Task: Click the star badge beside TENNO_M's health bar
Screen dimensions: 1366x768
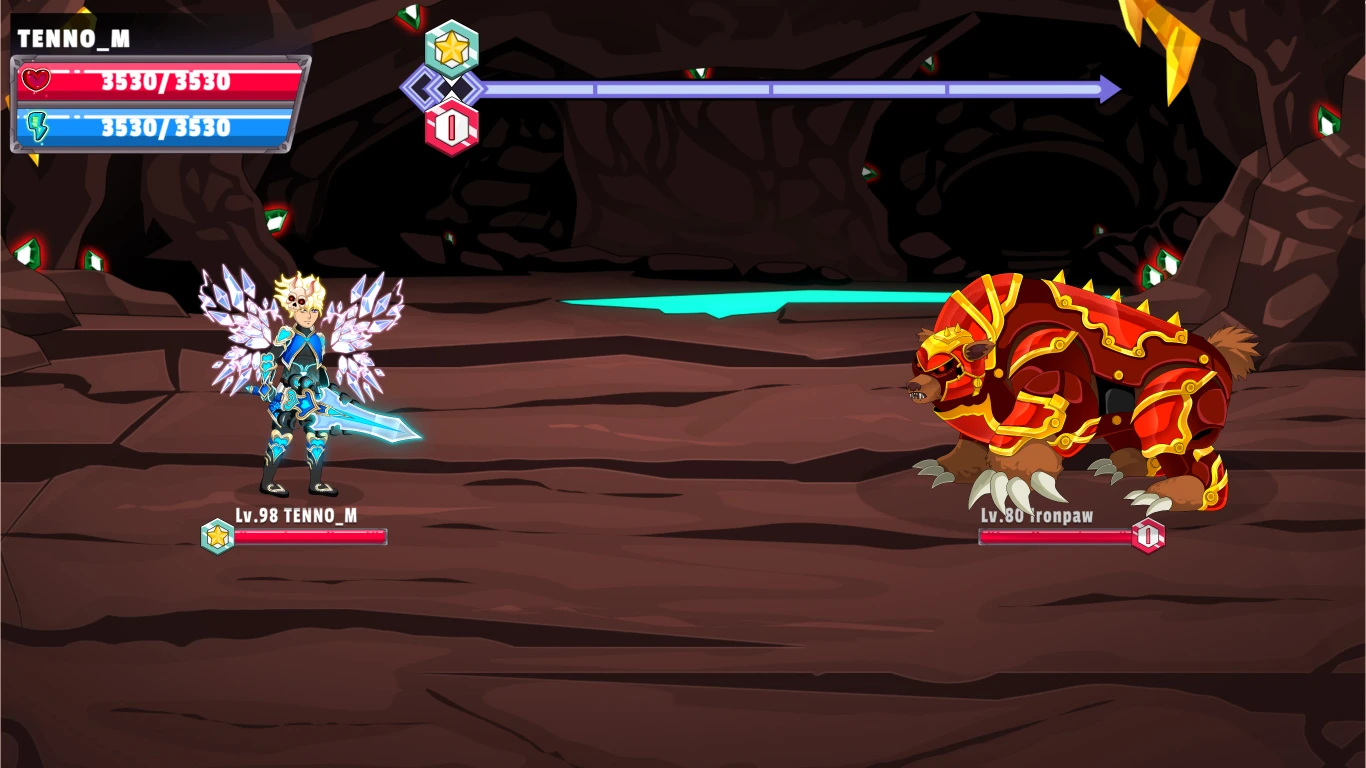Action: pos(218,537)
